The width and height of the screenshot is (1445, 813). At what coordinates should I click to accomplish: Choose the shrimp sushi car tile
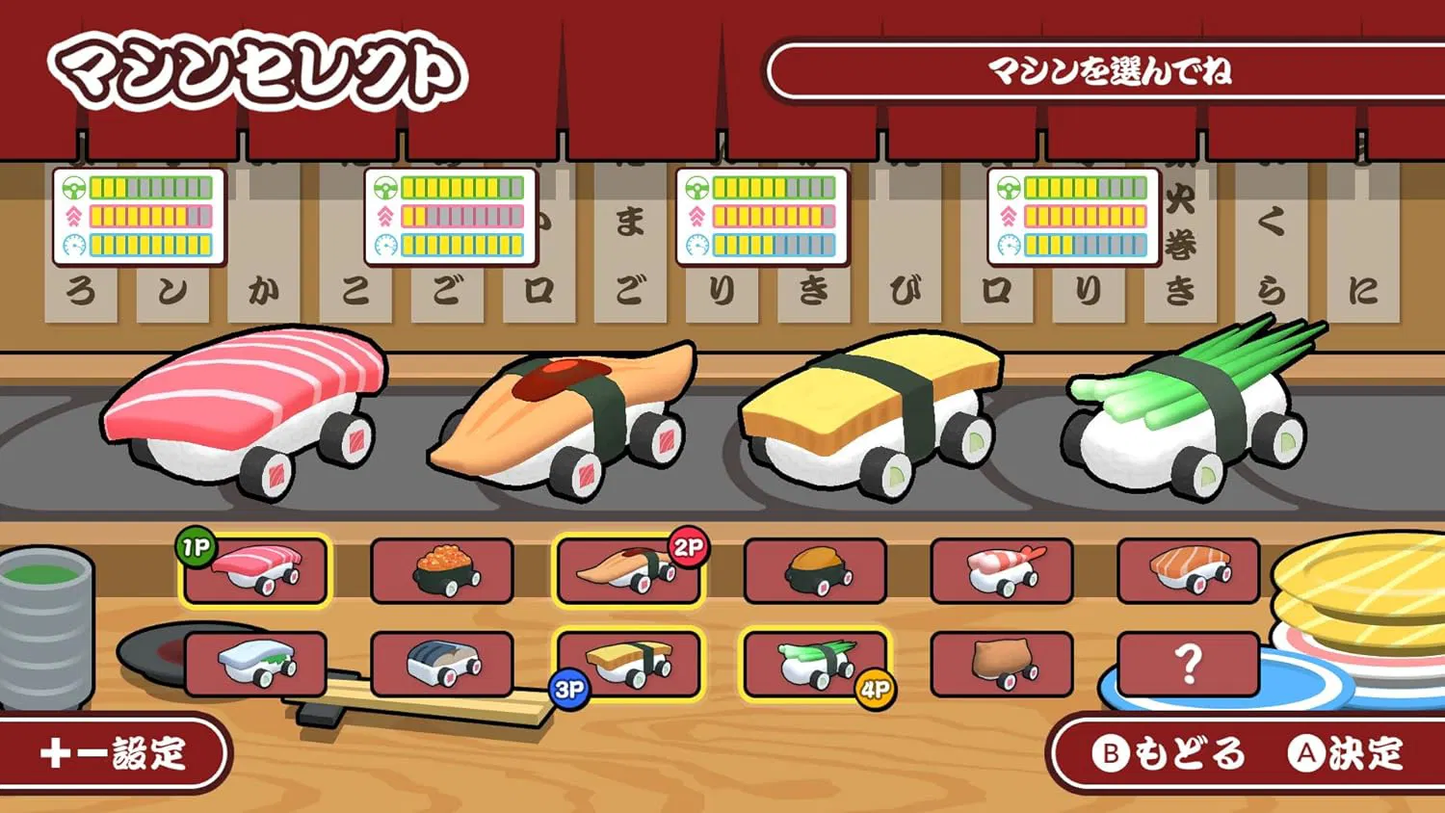tap(1001, 571)
